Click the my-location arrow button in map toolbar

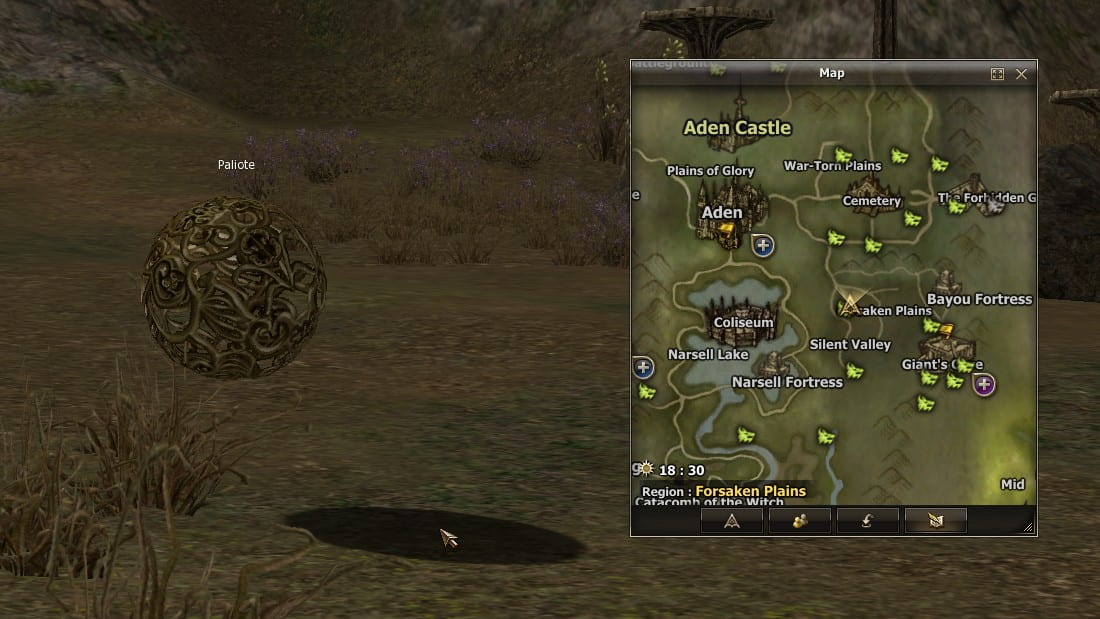click(x=732, y=520)
